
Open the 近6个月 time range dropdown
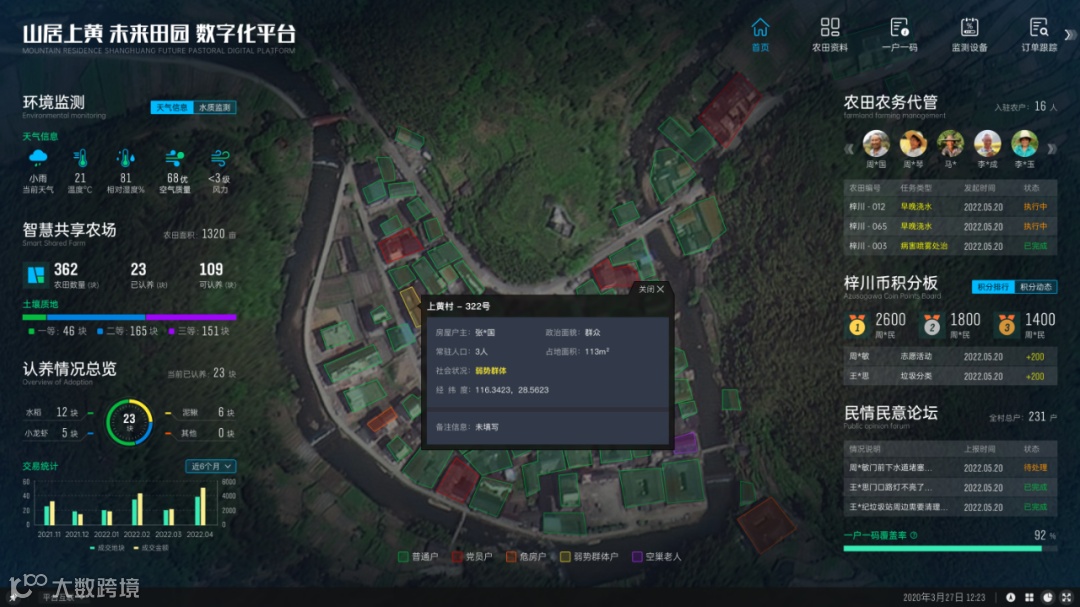click(x=211, y=466)
